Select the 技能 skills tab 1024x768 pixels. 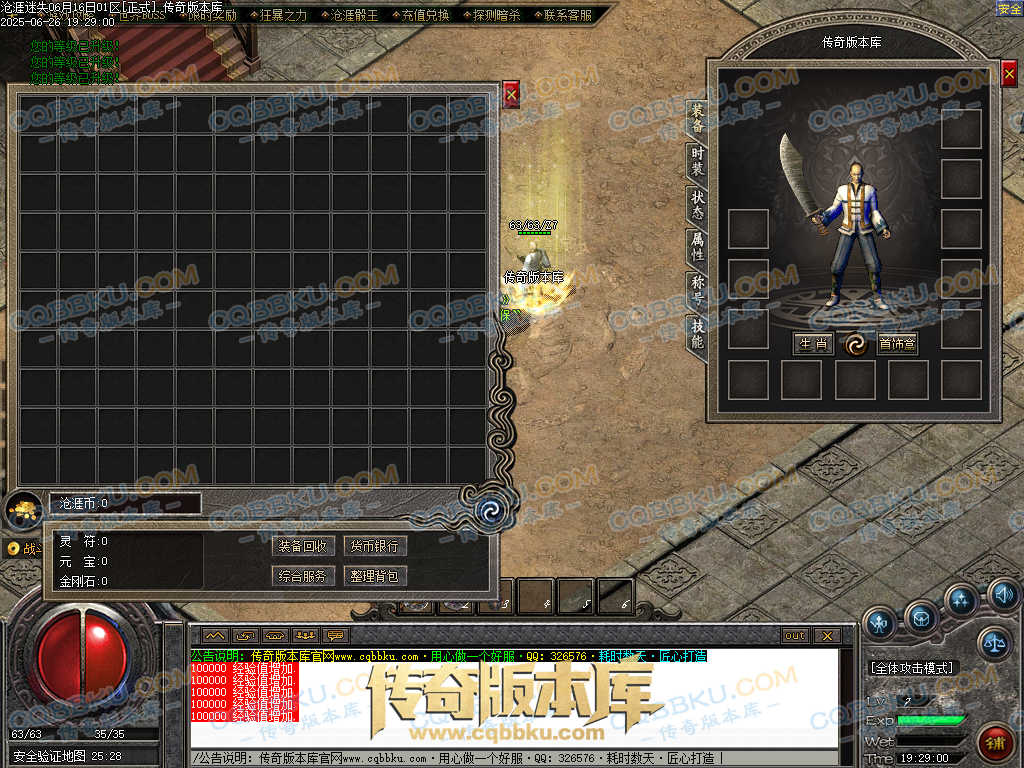point(697,334)
